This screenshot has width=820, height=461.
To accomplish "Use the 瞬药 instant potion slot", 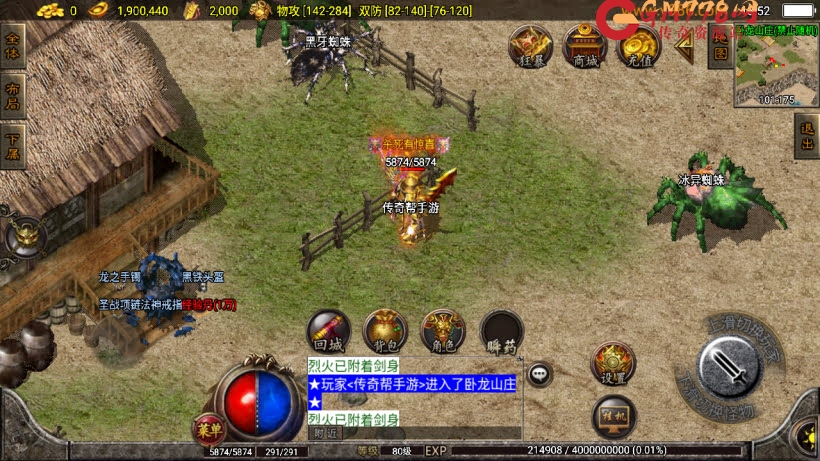I will (501, 331).
